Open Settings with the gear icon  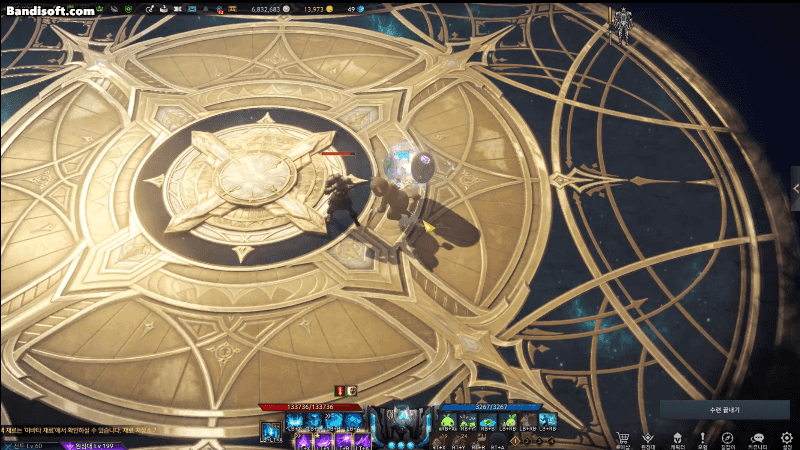tap(786, 438)
